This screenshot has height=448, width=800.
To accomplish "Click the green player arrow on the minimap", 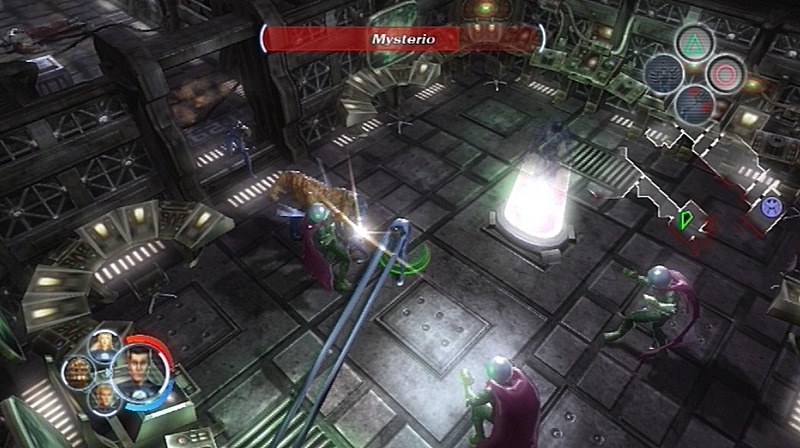I will pyautogui.click(x=684, y=217).
